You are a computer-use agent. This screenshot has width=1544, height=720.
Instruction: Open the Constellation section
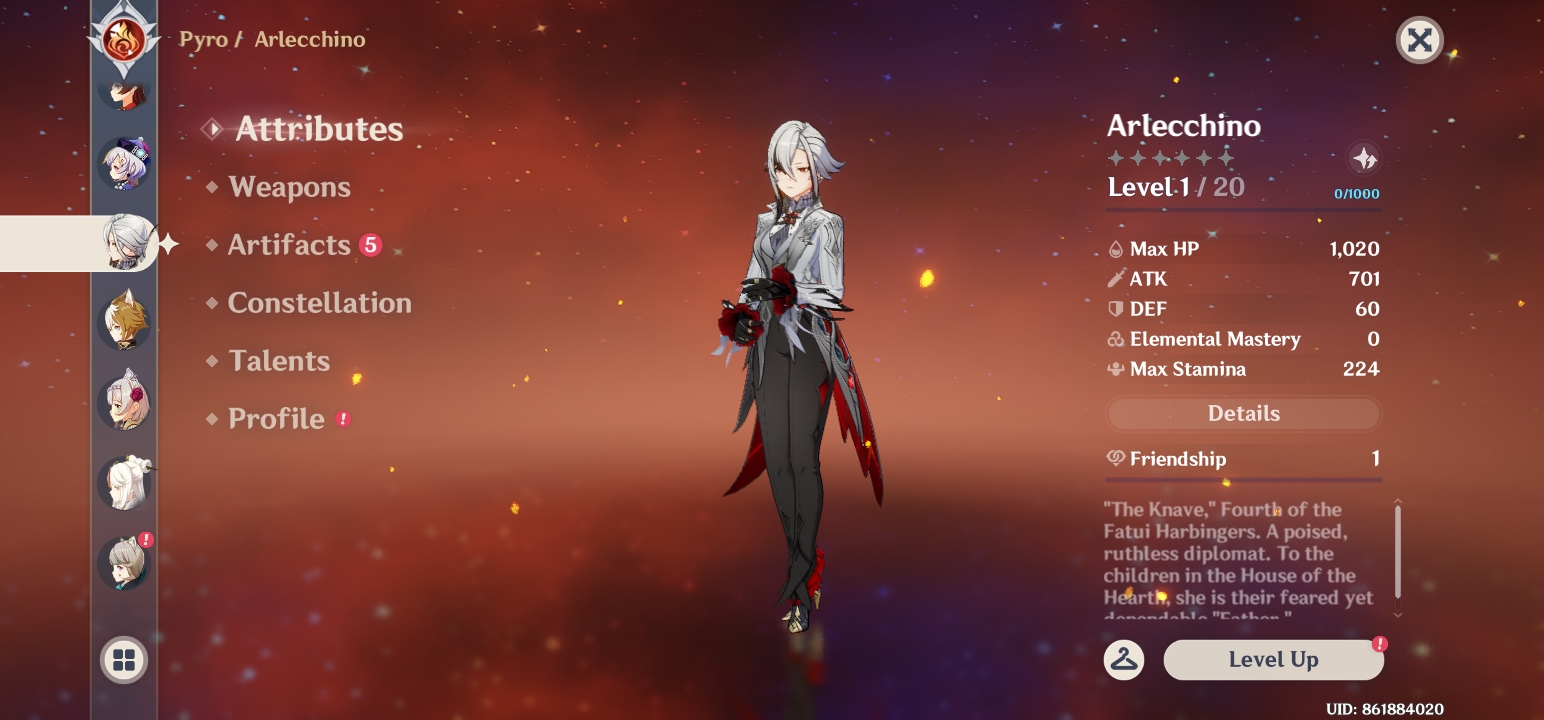(x=319, y=303)
